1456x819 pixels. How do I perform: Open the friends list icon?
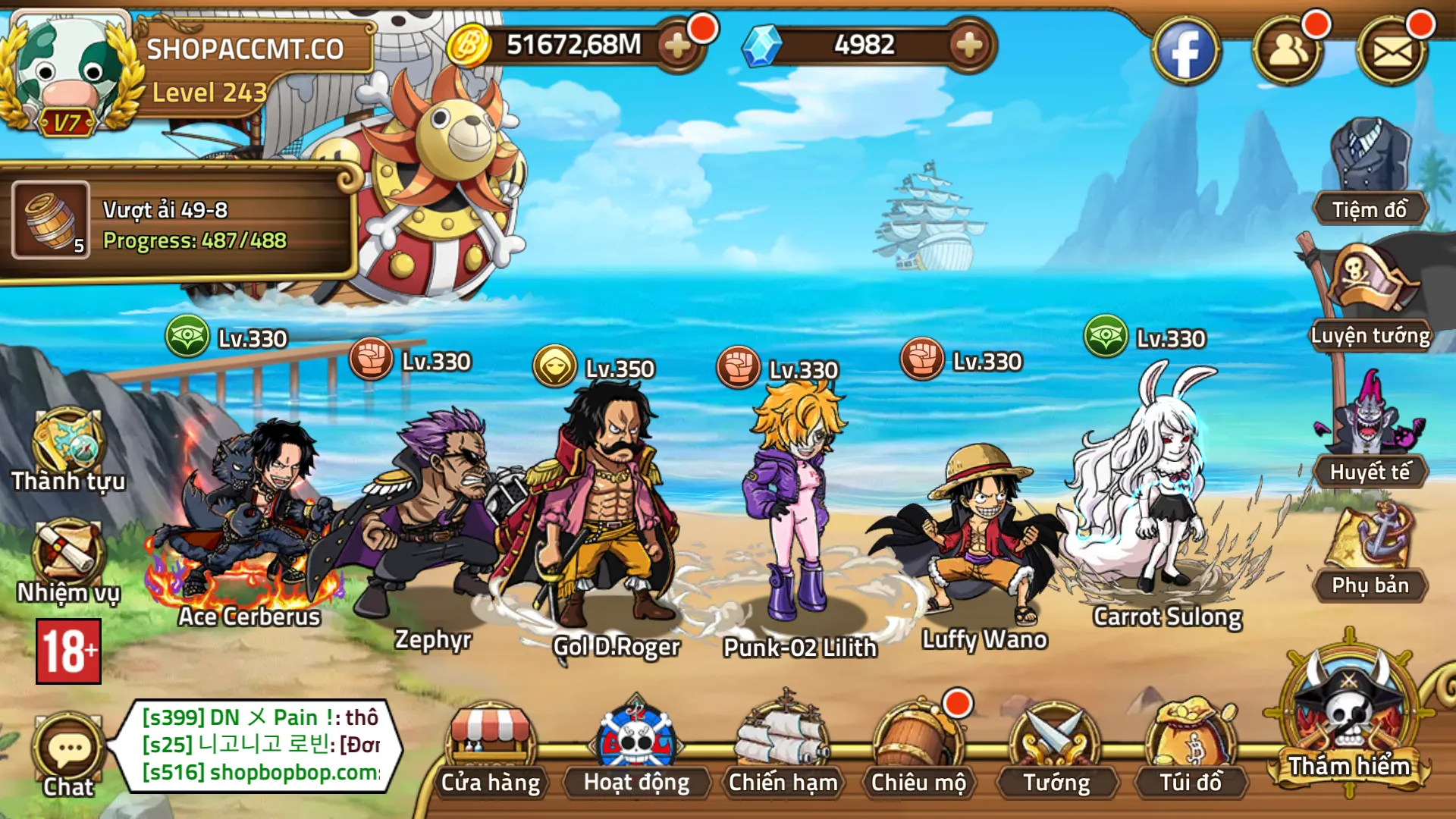1287,52
